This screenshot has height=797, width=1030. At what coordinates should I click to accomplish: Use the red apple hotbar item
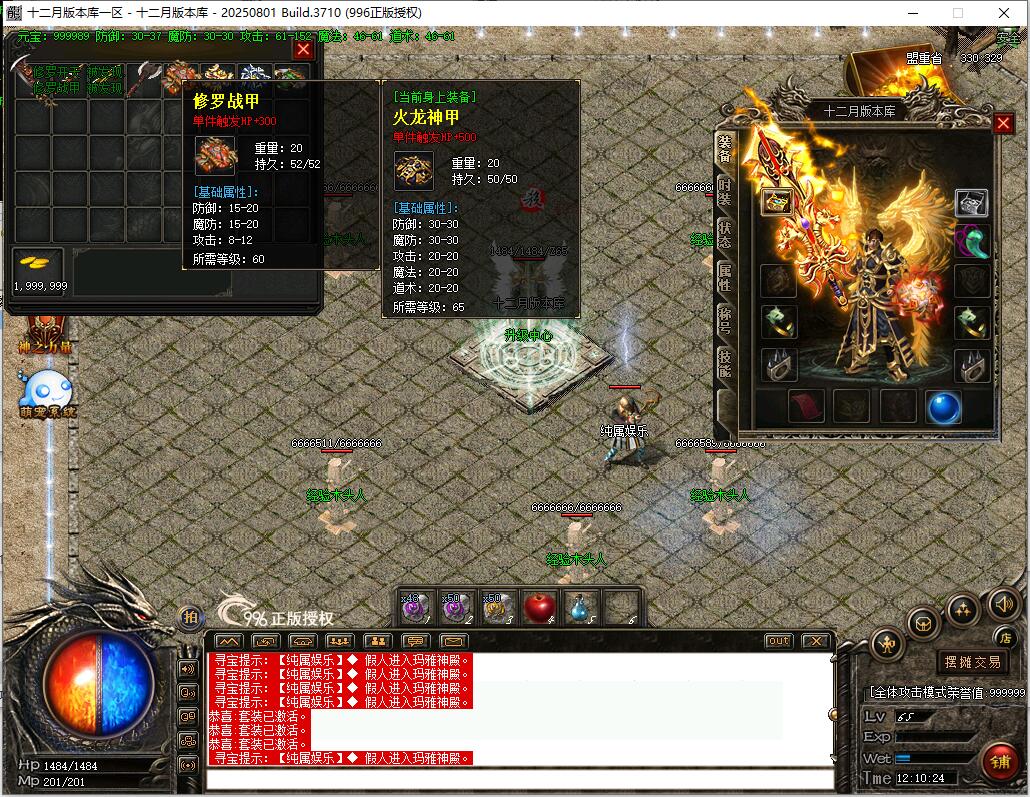point(539,606)
